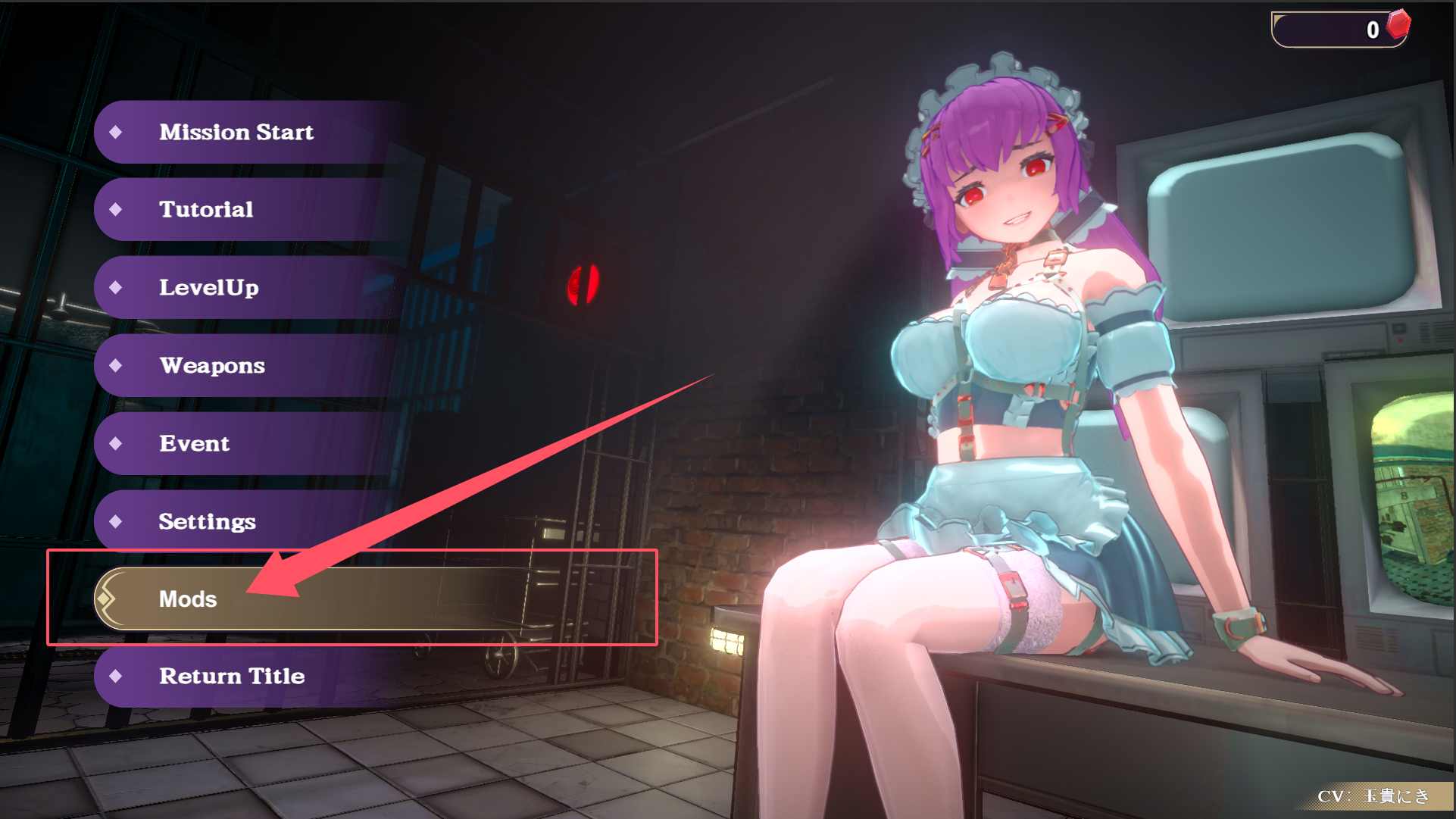
Task: Select the diamond marker beside LevelUp
Action: [x=117, y=288]
